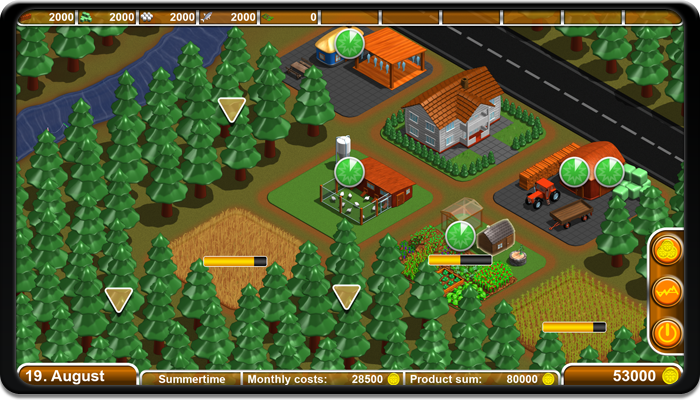Click the power quit button
700x406 pixels.
coord(667,332)
